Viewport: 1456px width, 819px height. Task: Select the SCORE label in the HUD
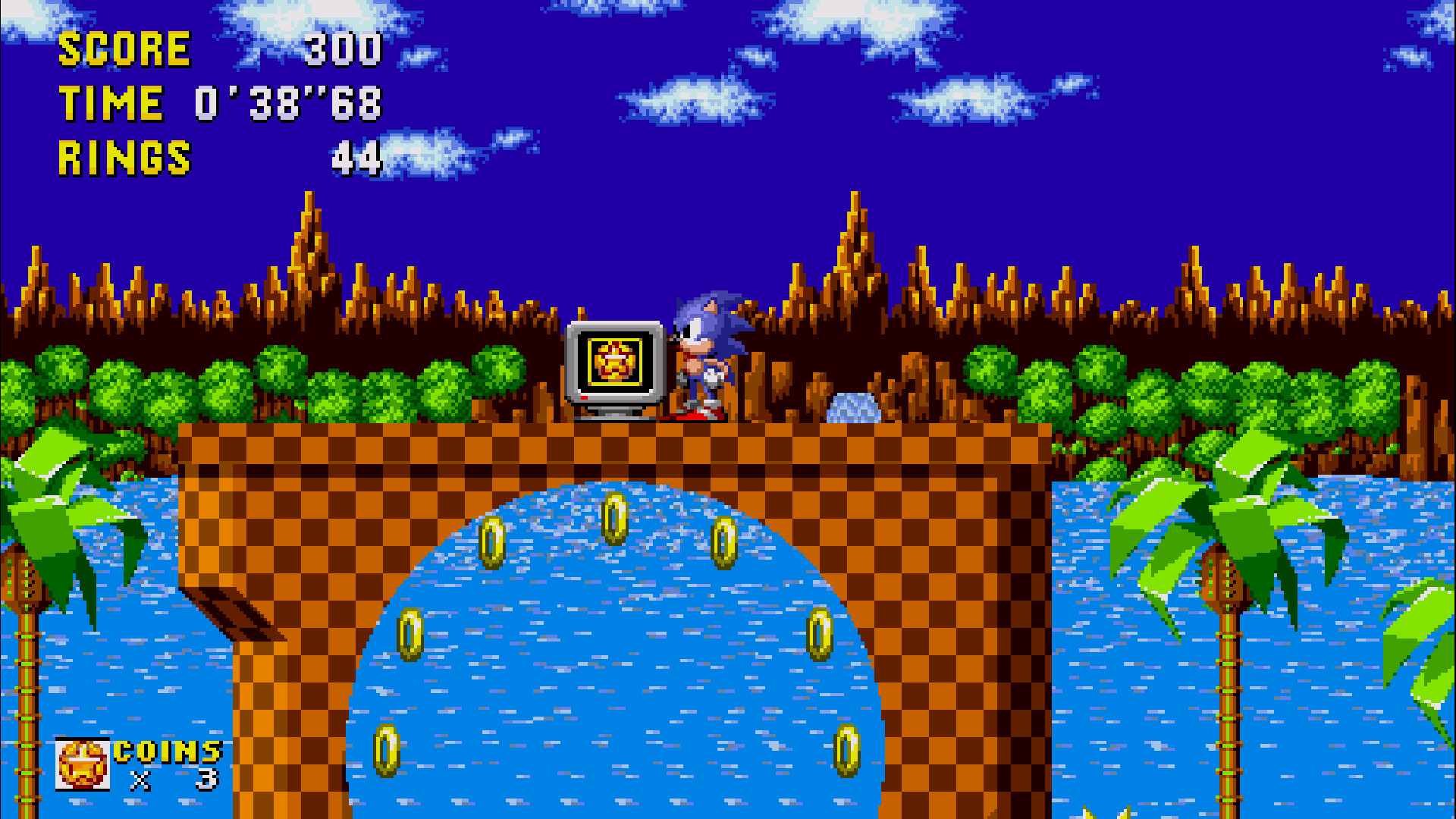[x=125, y=49]
